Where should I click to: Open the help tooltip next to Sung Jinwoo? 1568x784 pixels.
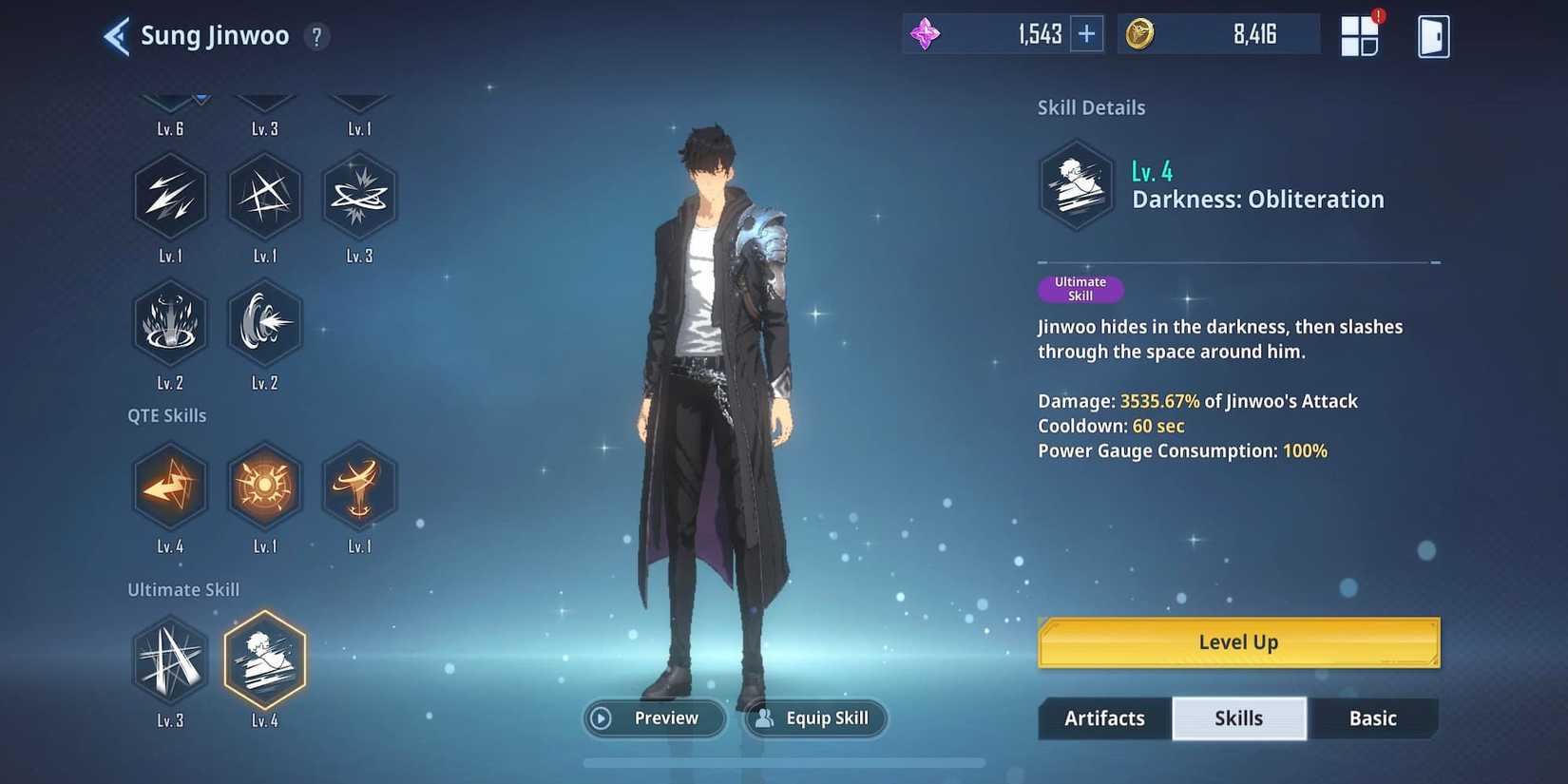(316, 36)
